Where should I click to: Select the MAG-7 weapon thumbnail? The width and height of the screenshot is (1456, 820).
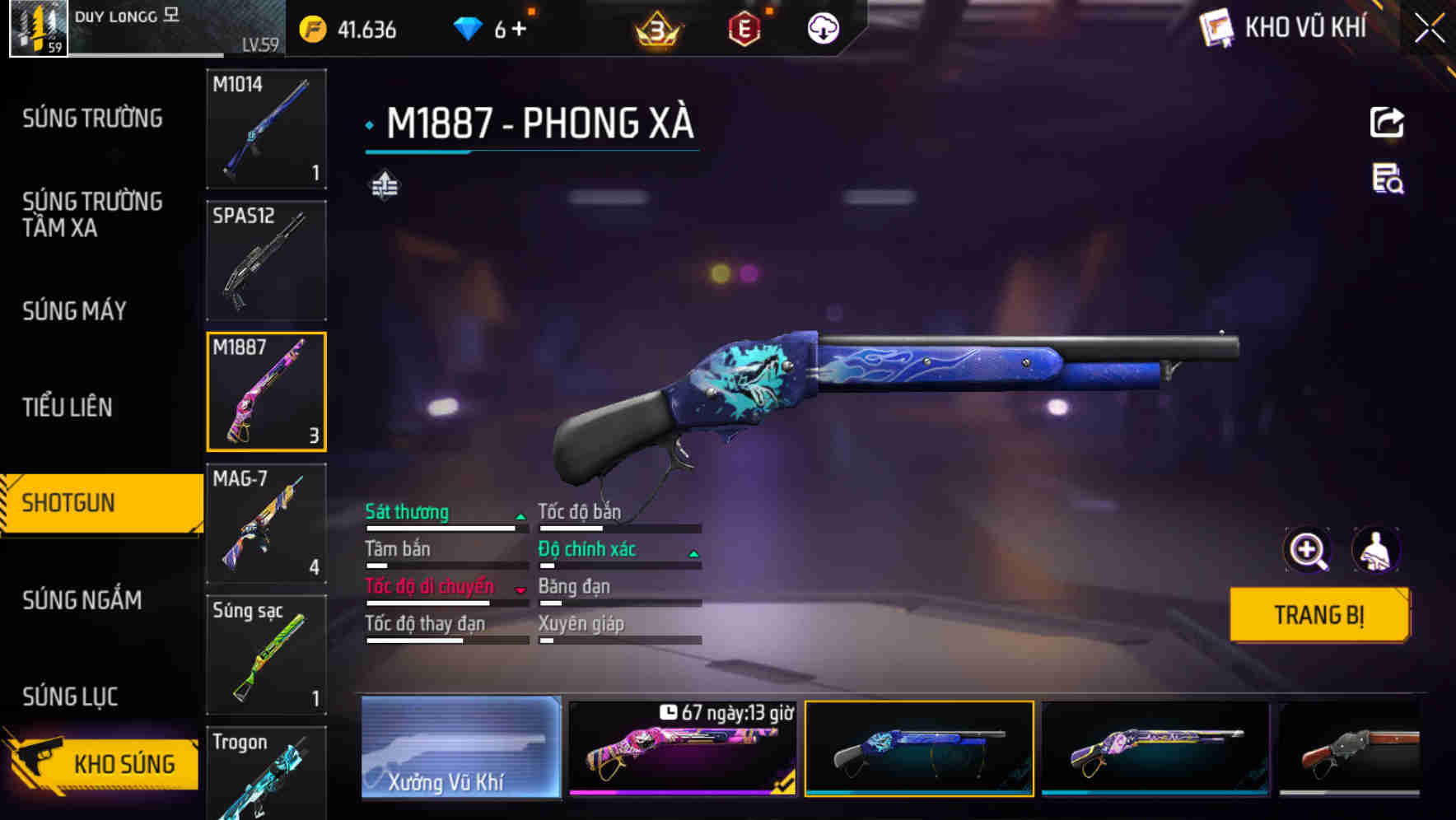pyautogui.click(x=266, y=521)
